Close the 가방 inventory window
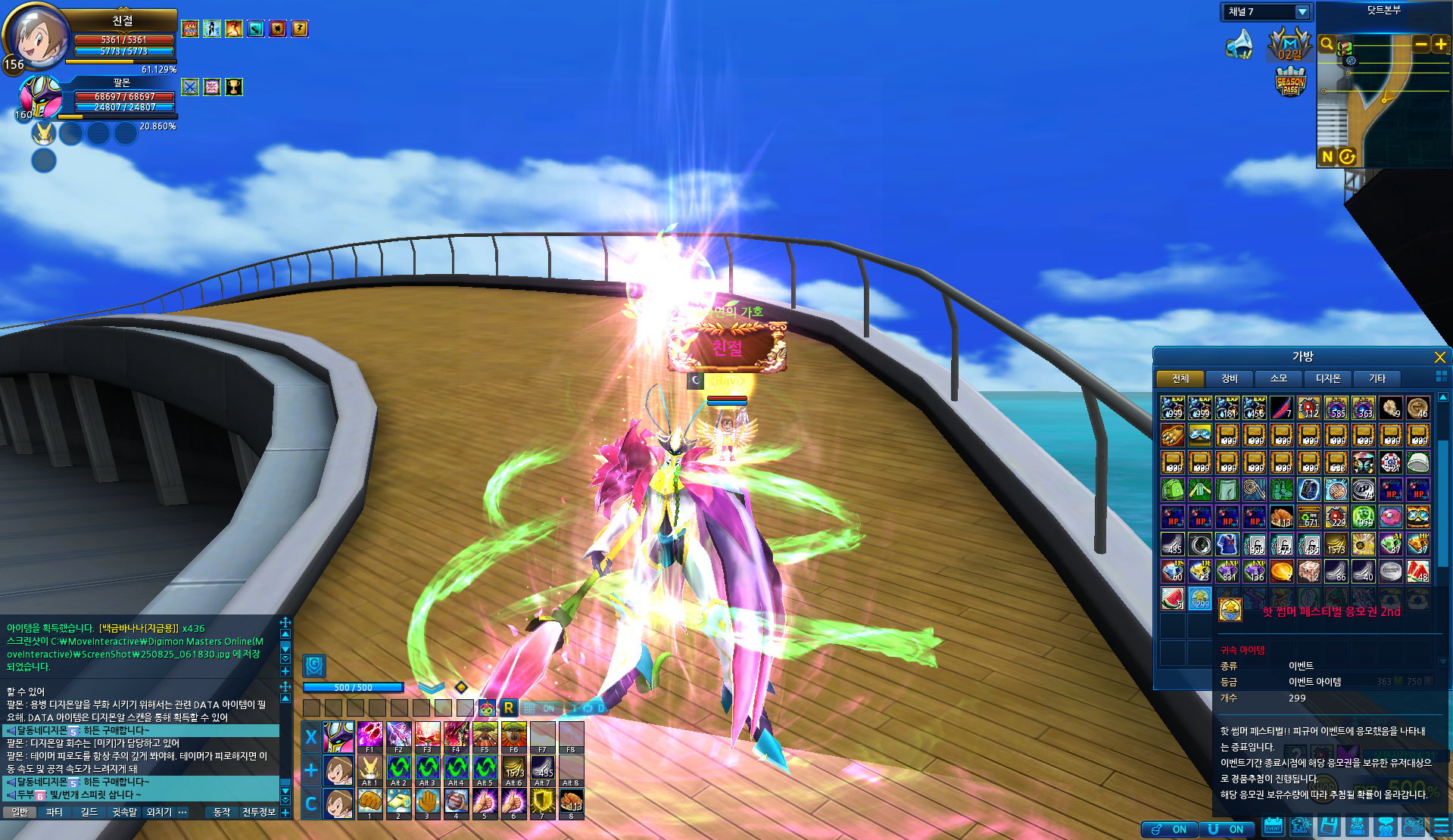The width and height of the screenshot is (1453, 840). [x=1439, y=357]
